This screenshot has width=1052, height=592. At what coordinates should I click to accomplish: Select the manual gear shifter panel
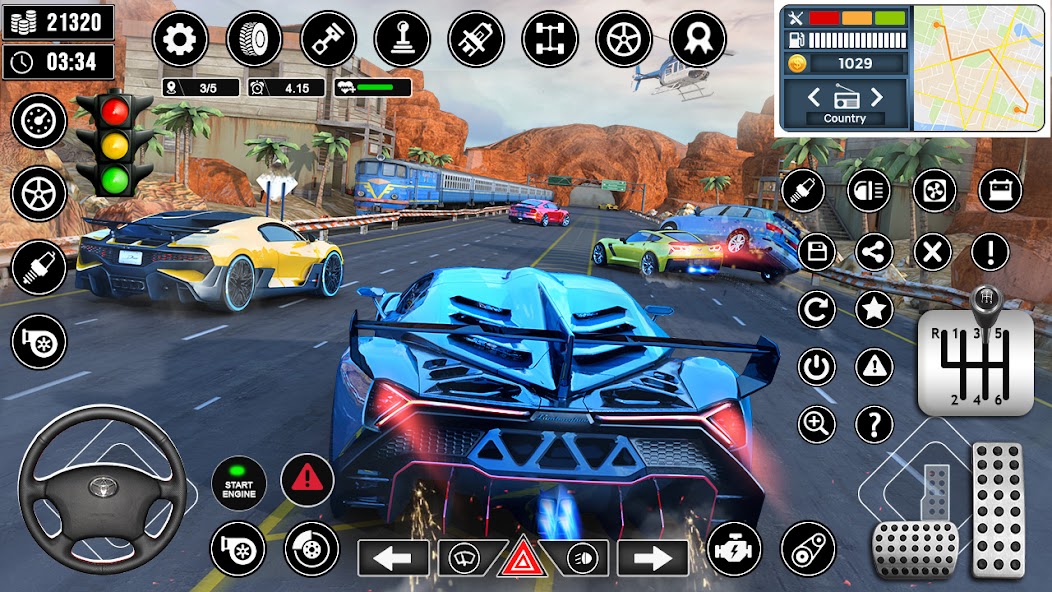coord(975,360)
